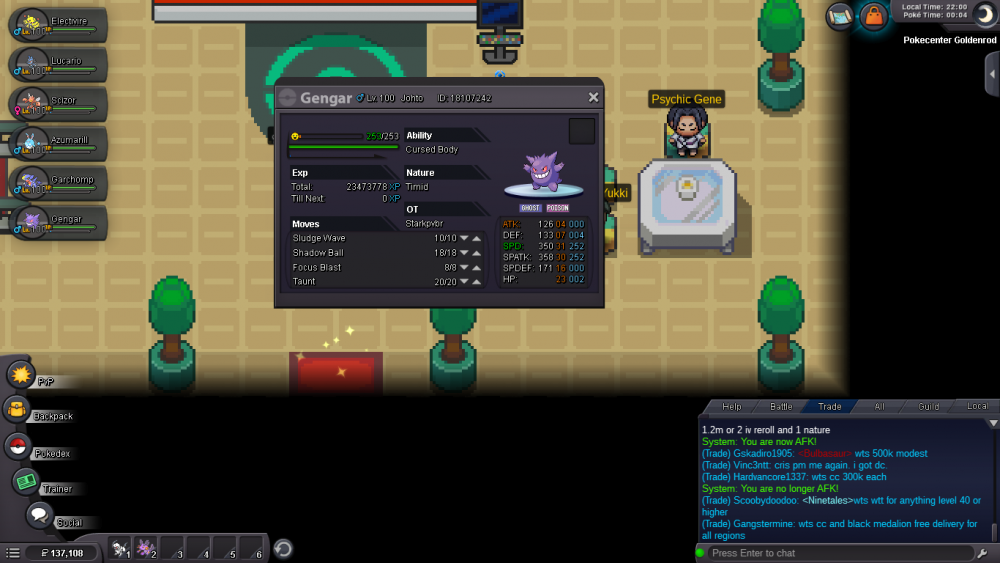Open the world map scroll icon
The height and width of the screenshot is (563, 1000).
pyautogui.click(x=840, y=16)
